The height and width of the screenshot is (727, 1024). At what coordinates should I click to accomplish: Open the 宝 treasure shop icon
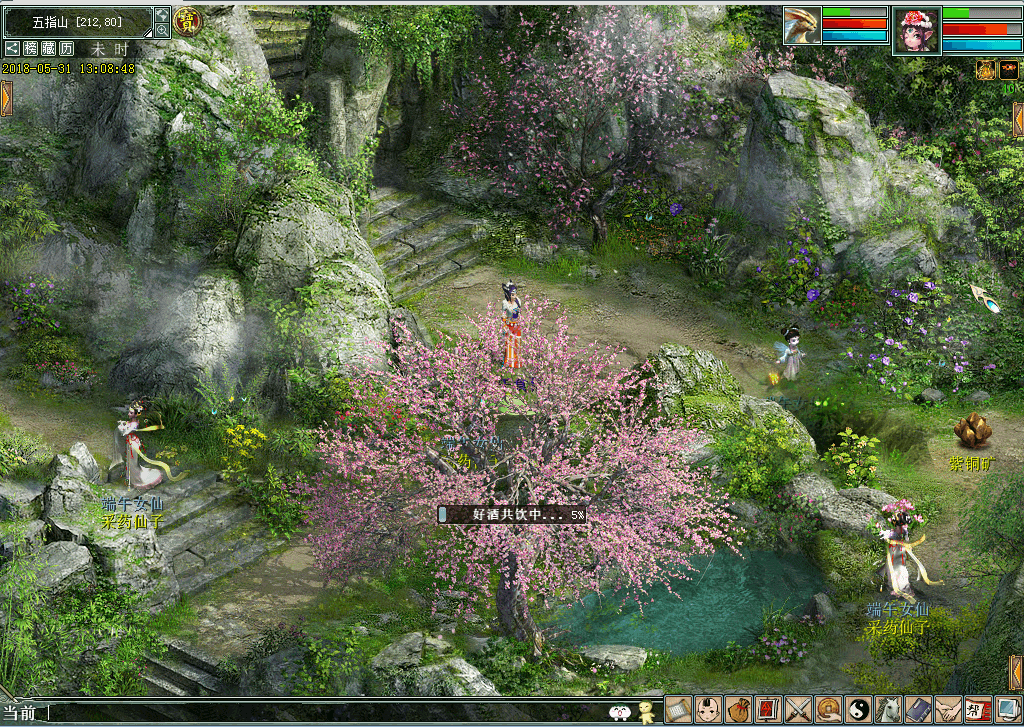point(186,20)
